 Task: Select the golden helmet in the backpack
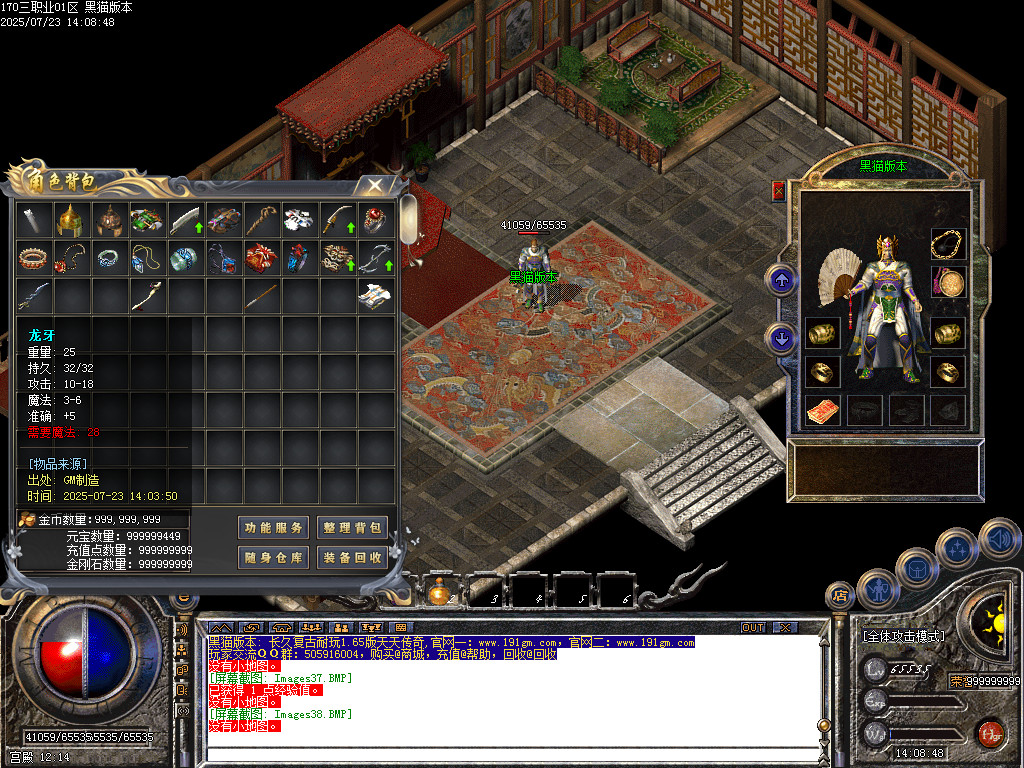(70, 220)
